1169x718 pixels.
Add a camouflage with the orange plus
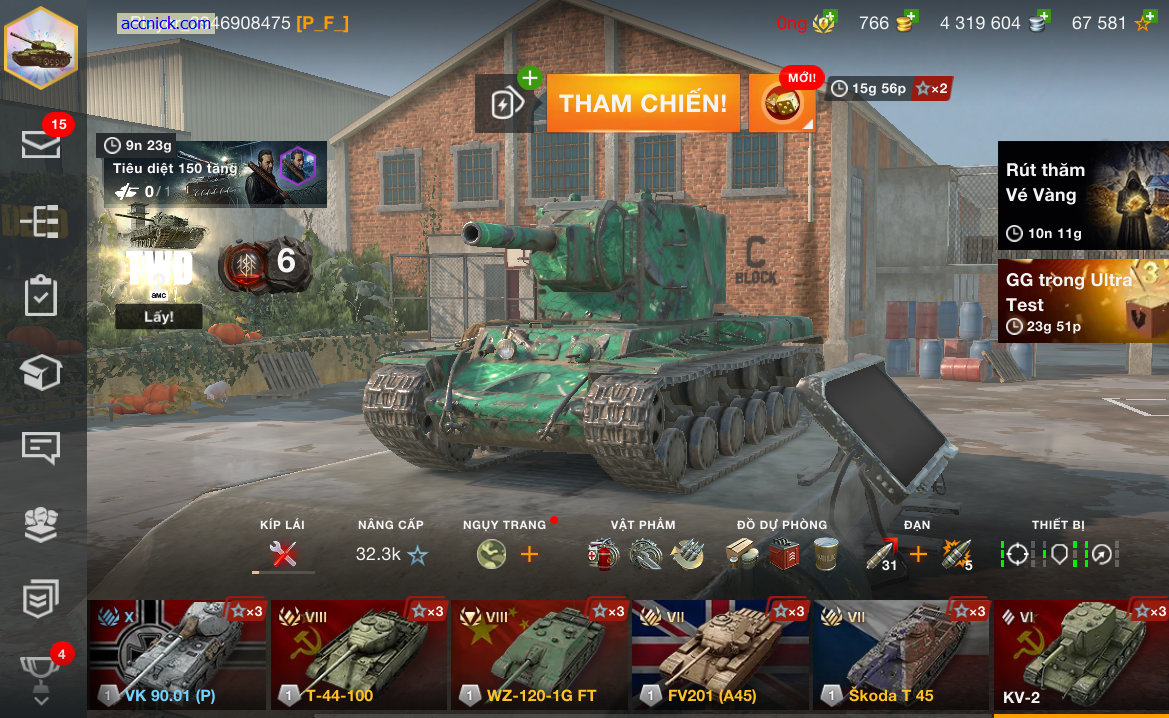tap(529, 553)
